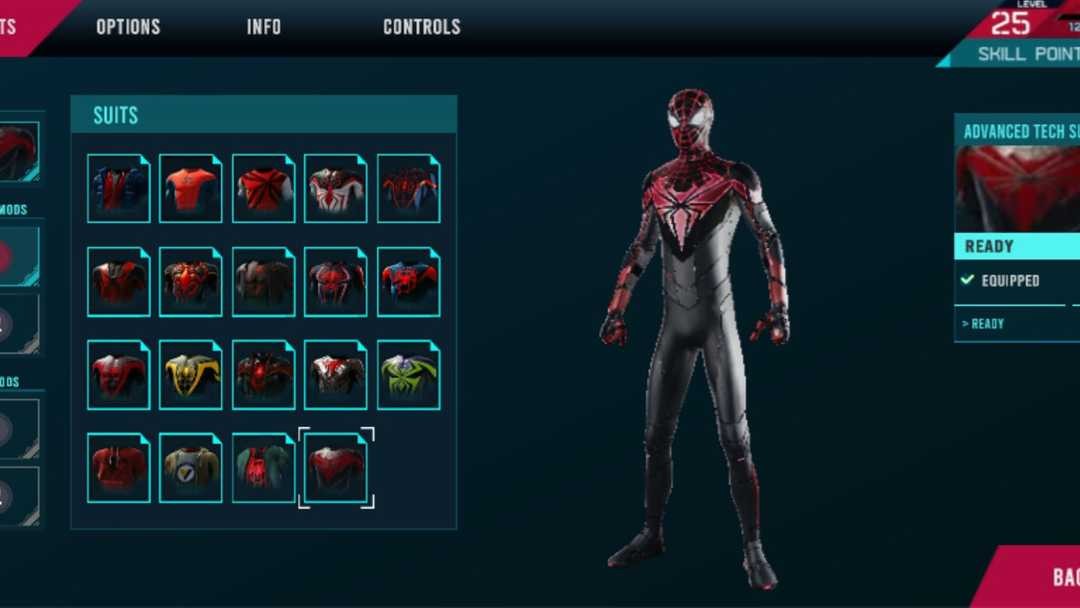Screen dimensions: 1080x608
Task: Pick the white suit with red spider
Action: [x=336, y=188]
